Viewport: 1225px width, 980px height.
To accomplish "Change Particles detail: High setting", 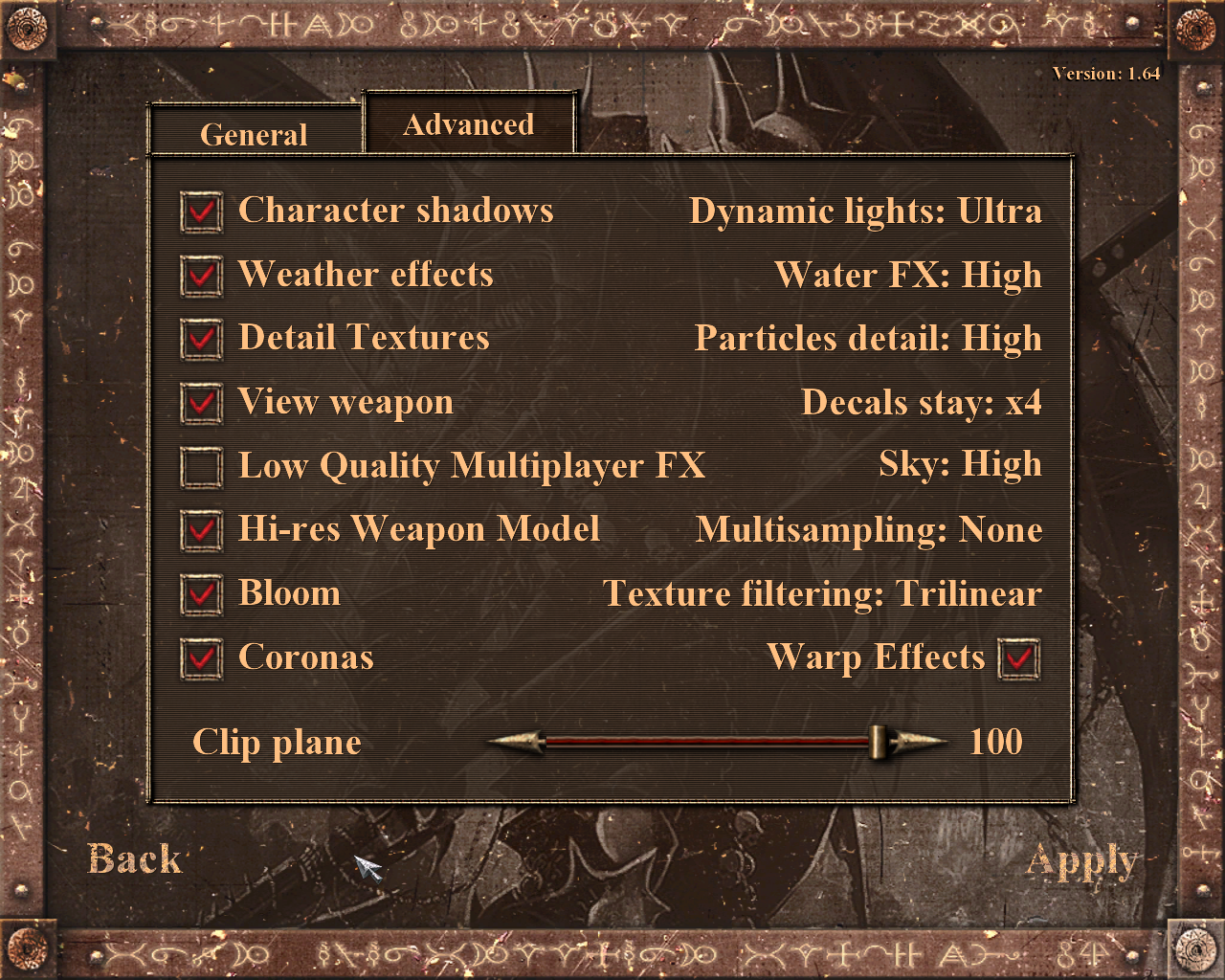I will click(x=868, y=339).
